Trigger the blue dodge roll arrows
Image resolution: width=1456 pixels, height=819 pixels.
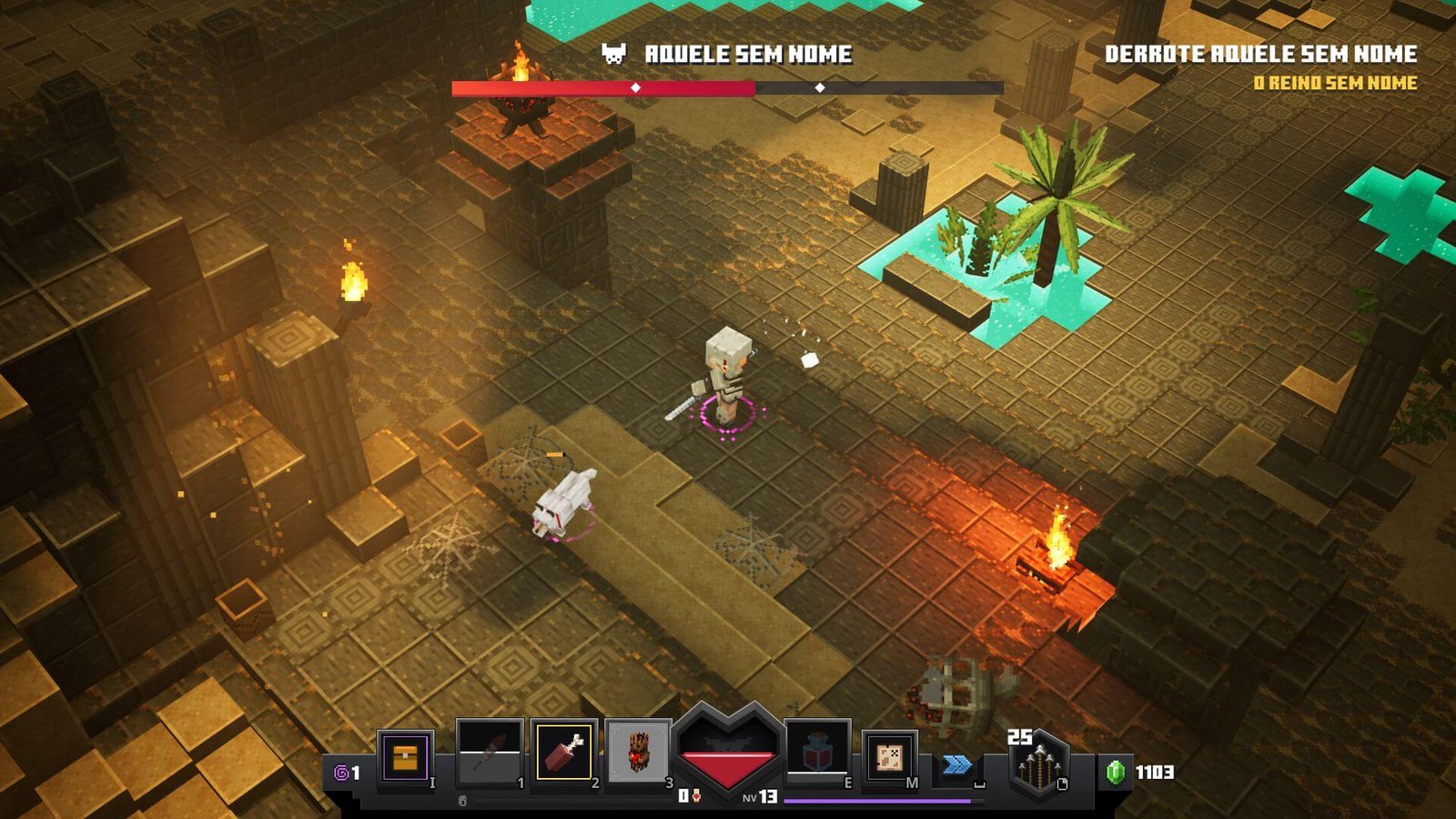tap(956, 764)
